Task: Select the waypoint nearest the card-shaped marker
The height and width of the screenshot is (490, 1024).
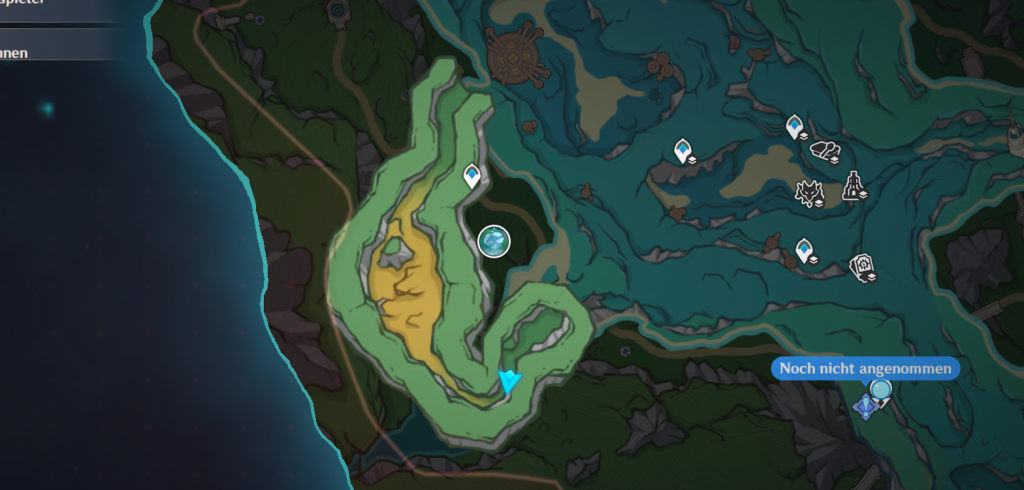Action: [x=805, y=250]
